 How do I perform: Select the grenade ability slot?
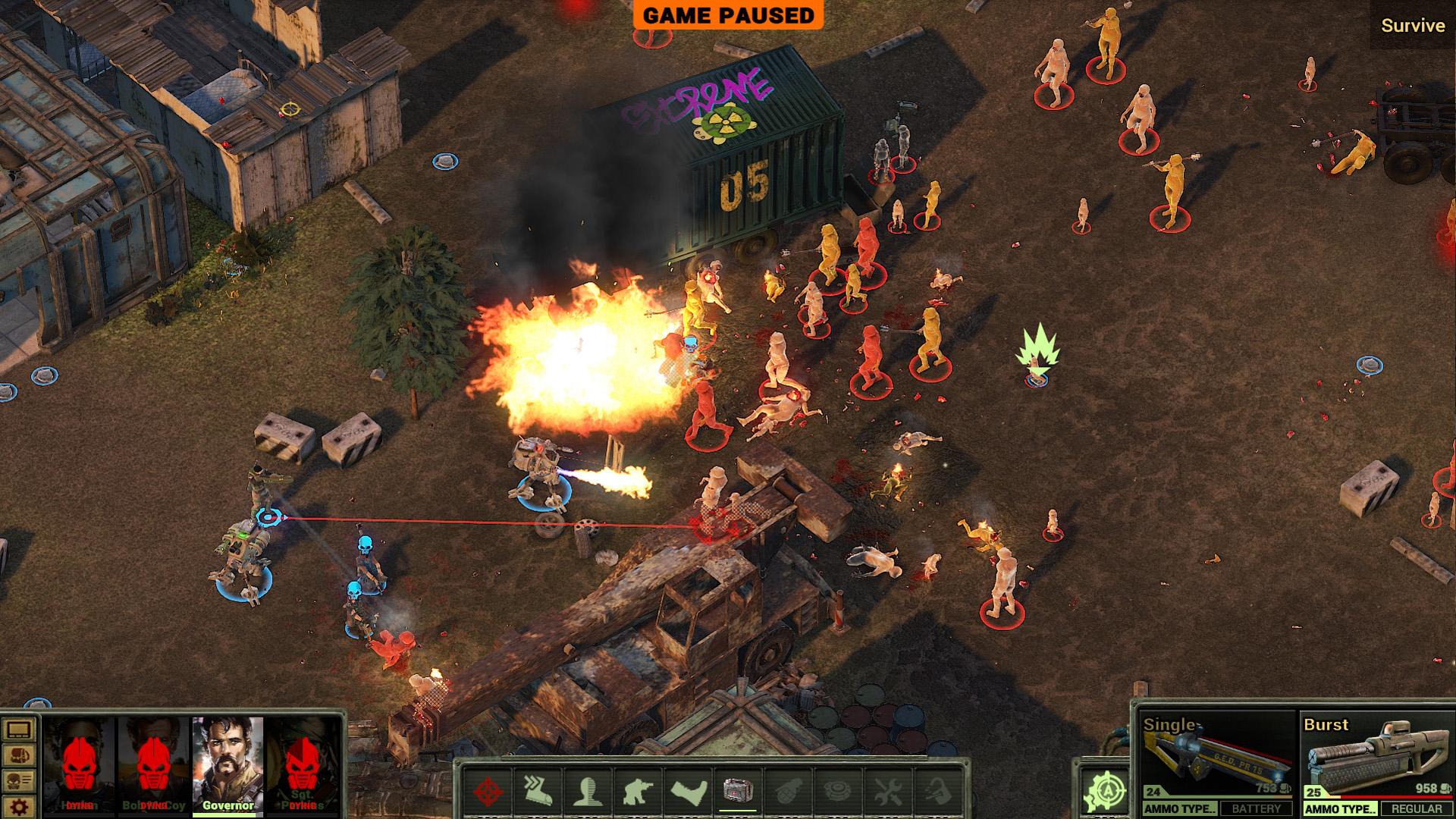tap(788, 792)
